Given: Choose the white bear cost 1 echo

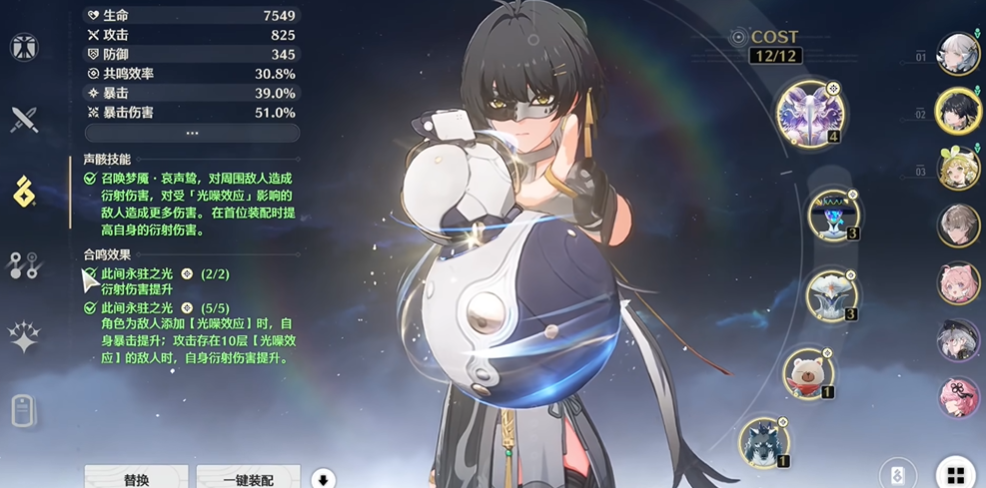Looking at the screenshot, I should point(808,373).
